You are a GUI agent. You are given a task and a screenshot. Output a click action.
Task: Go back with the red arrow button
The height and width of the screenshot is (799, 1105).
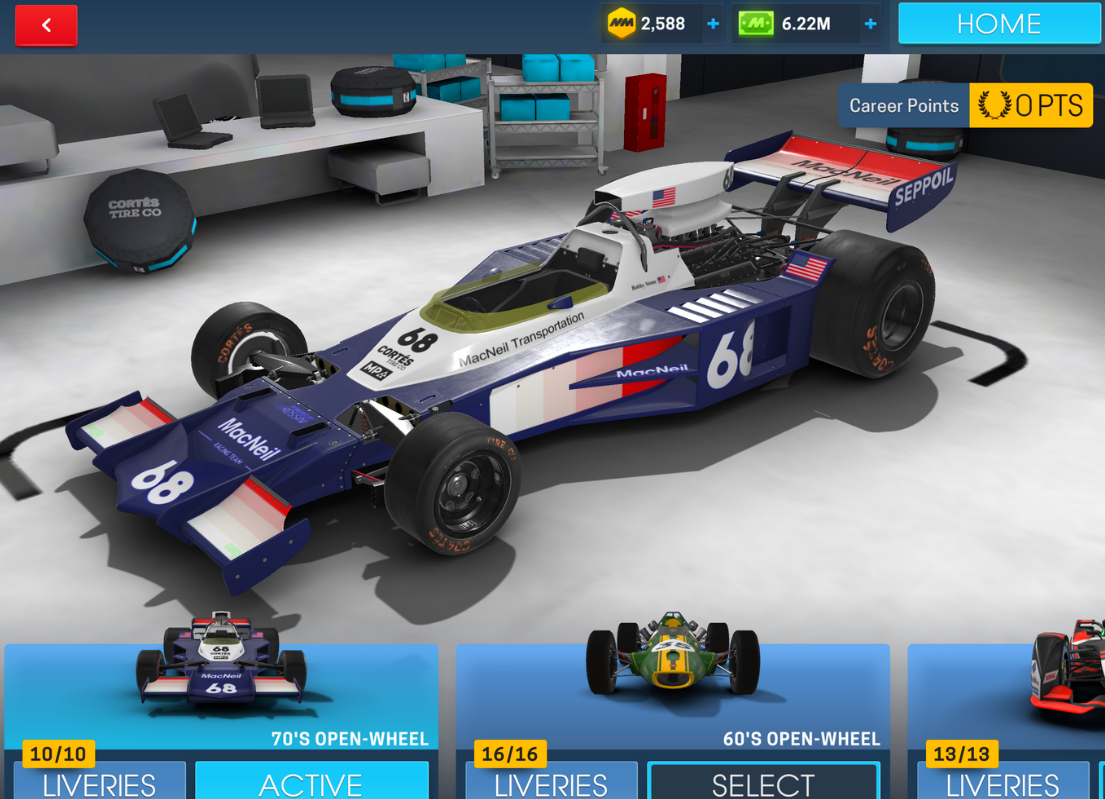tap(46, 25)
